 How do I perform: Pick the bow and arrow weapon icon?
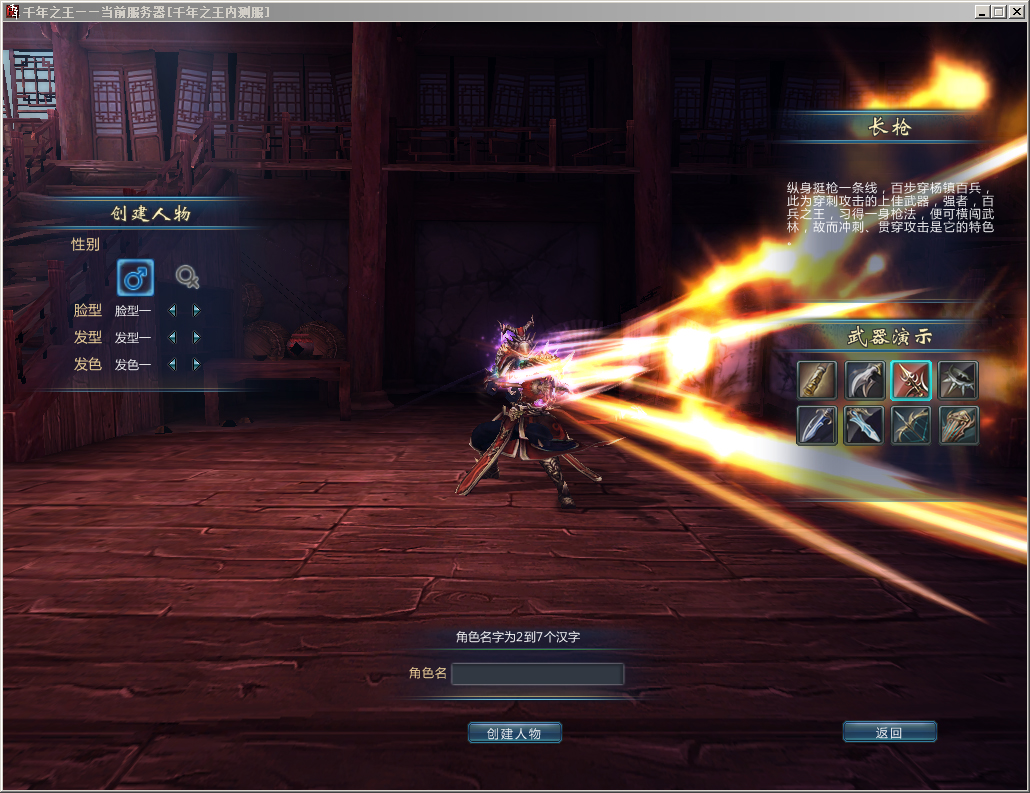tap(911, 425)
